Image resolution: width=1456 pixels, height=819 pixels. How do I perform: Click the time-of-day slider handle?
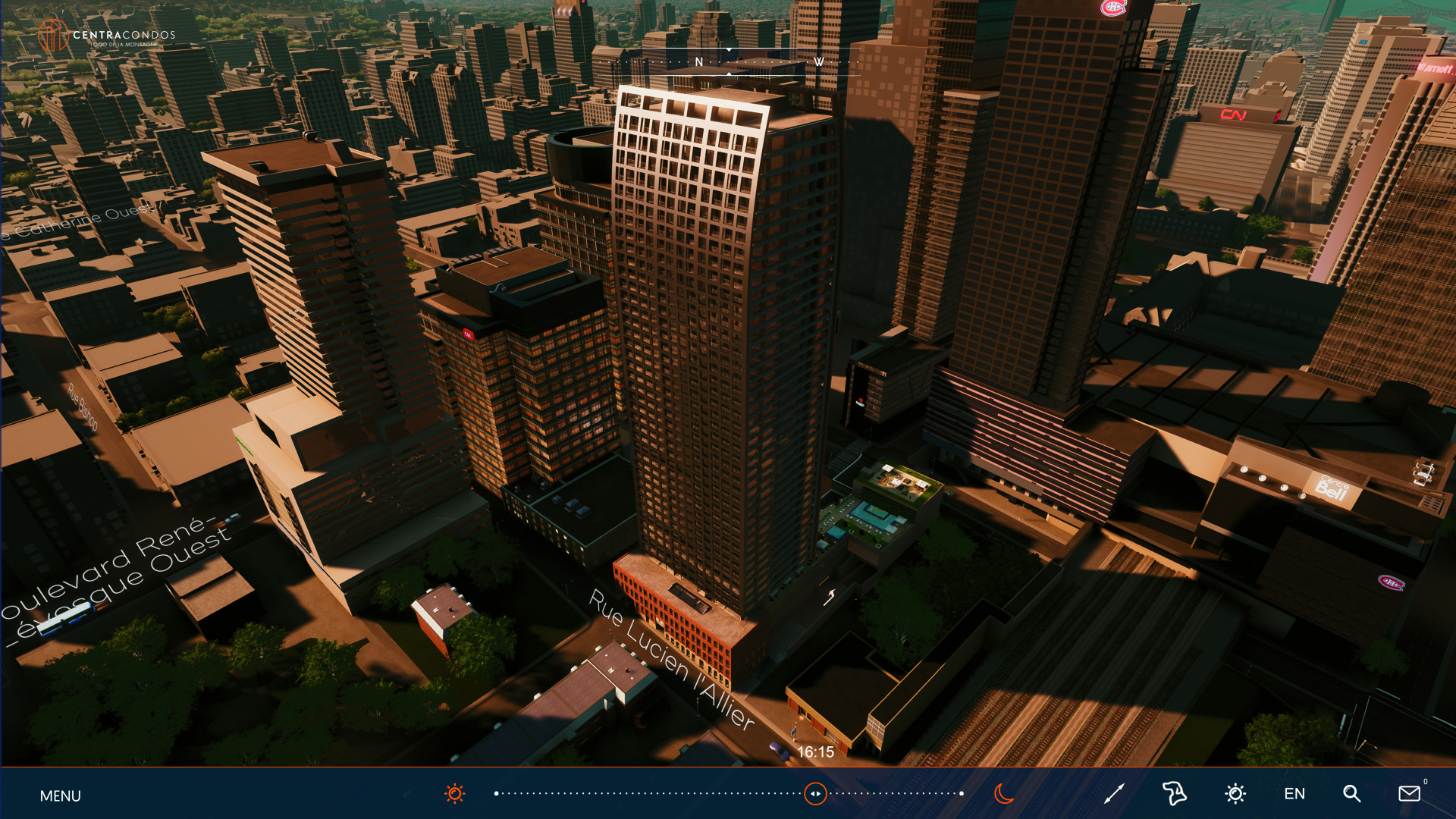pos(815,794)
